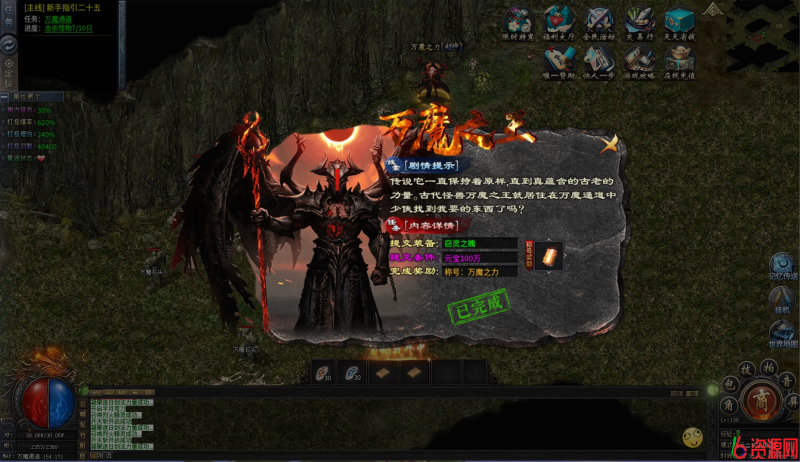
Task: Open 全民活动 events with crossed swords
Action: (599, 22)
